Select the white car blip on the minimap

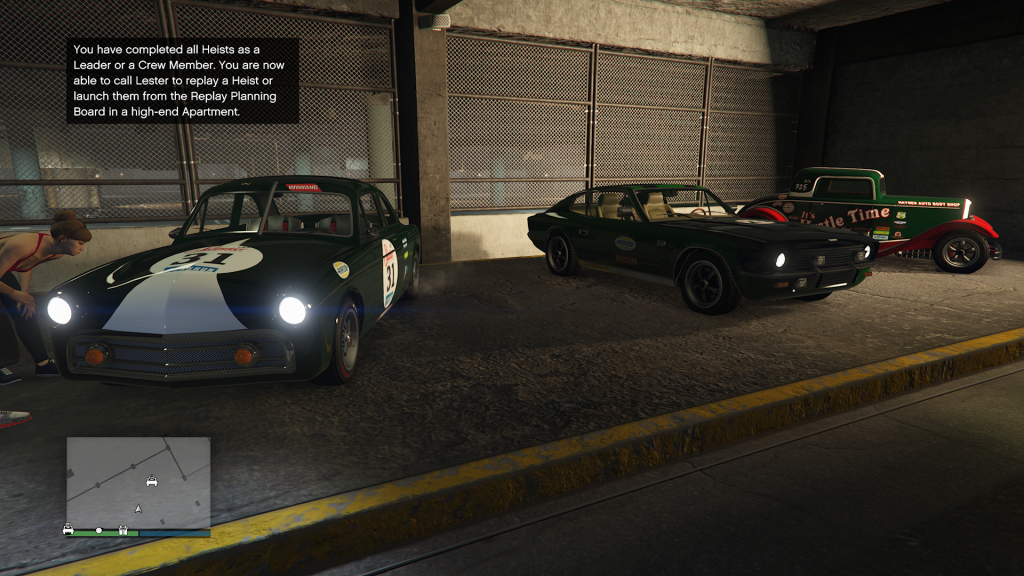pos(152,480)
